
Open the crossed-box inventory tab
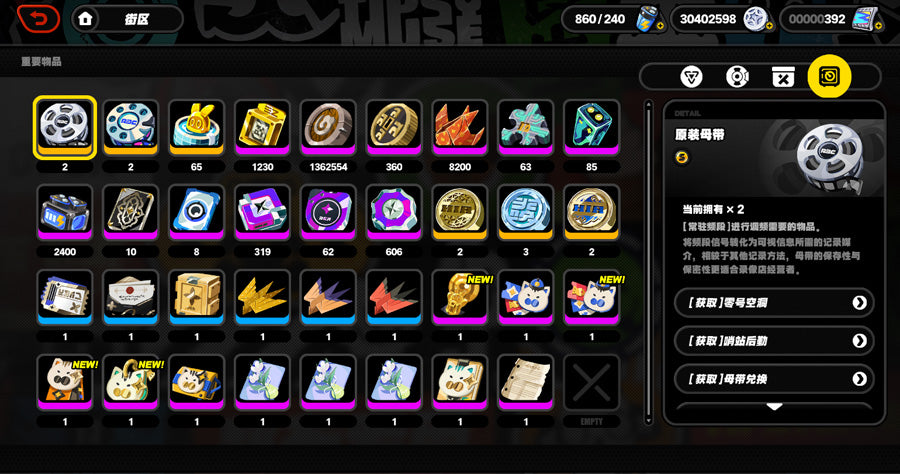(x=784, y=76)
